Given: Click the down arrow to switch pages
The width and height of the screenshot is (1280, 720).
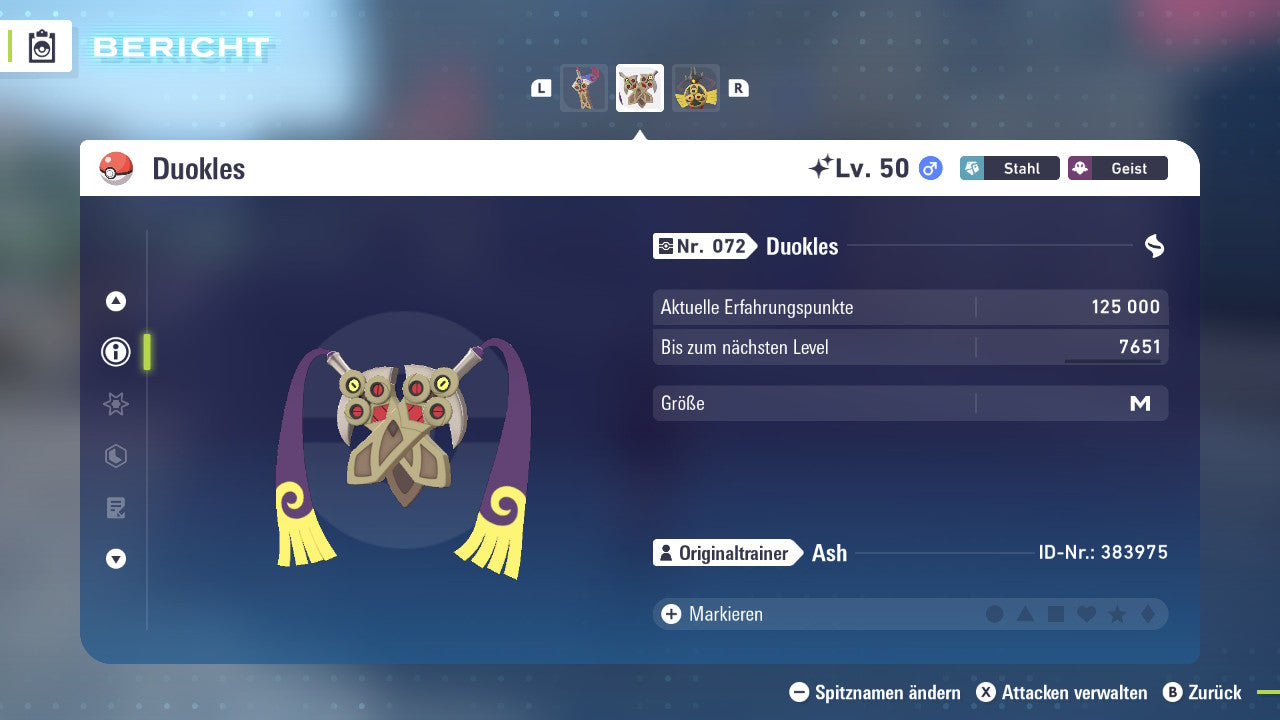Looking at the screenshot, I should [116, 560].
